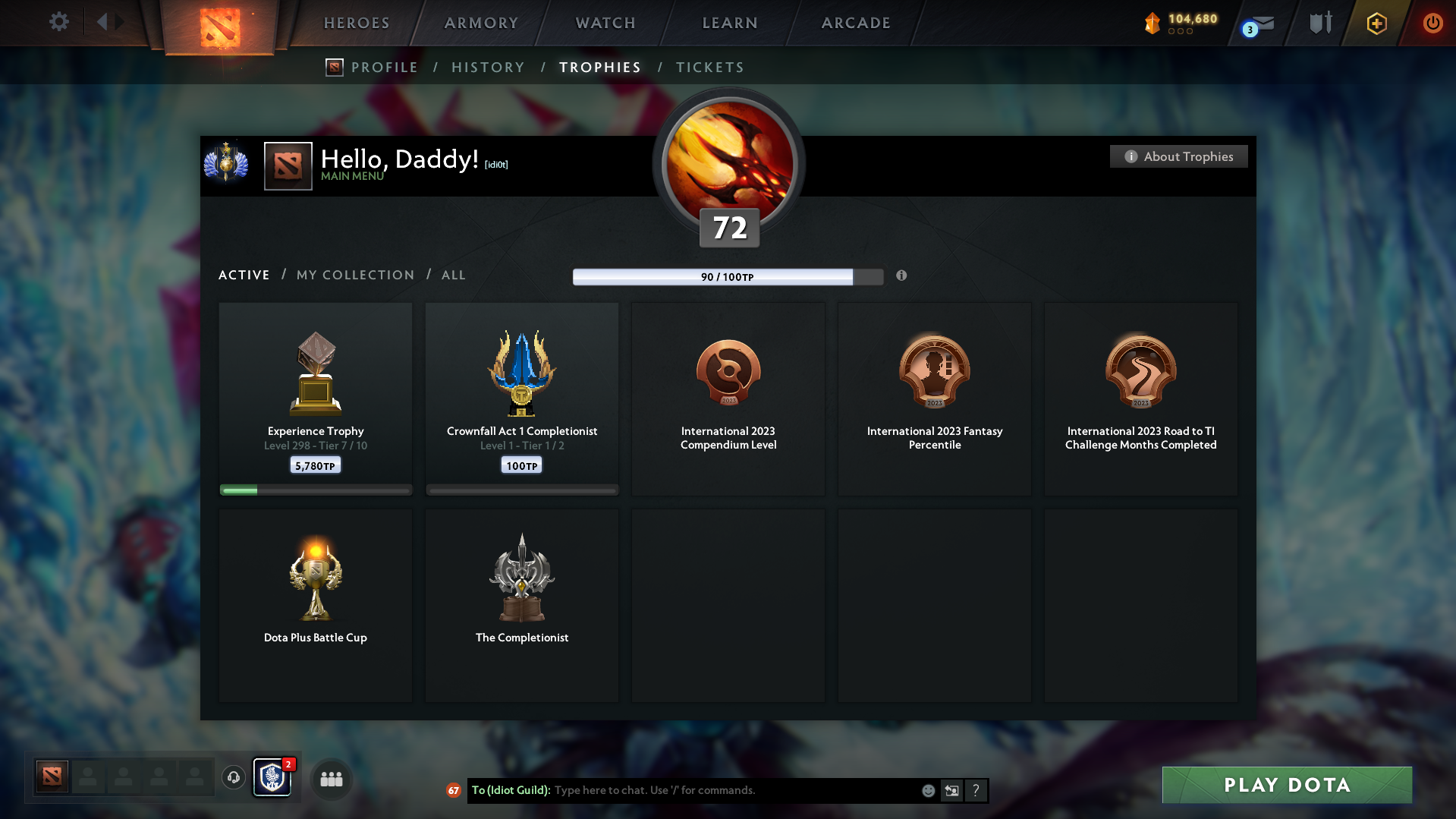Screen dimensions: 1456x819
Task: Switch to the MY COLLECTION filter
Action: click(354, 275)
